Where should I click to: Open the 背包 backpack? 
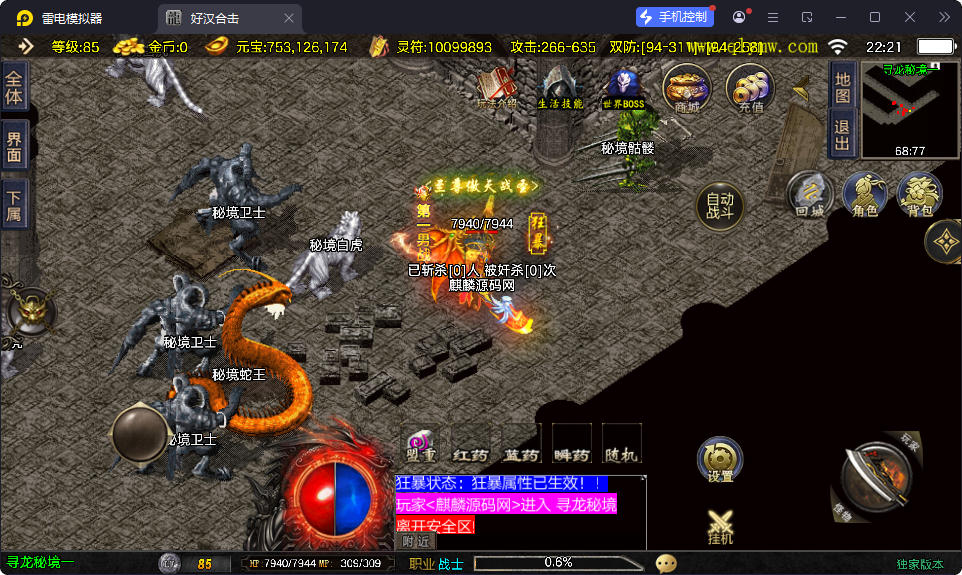(919, 194)
